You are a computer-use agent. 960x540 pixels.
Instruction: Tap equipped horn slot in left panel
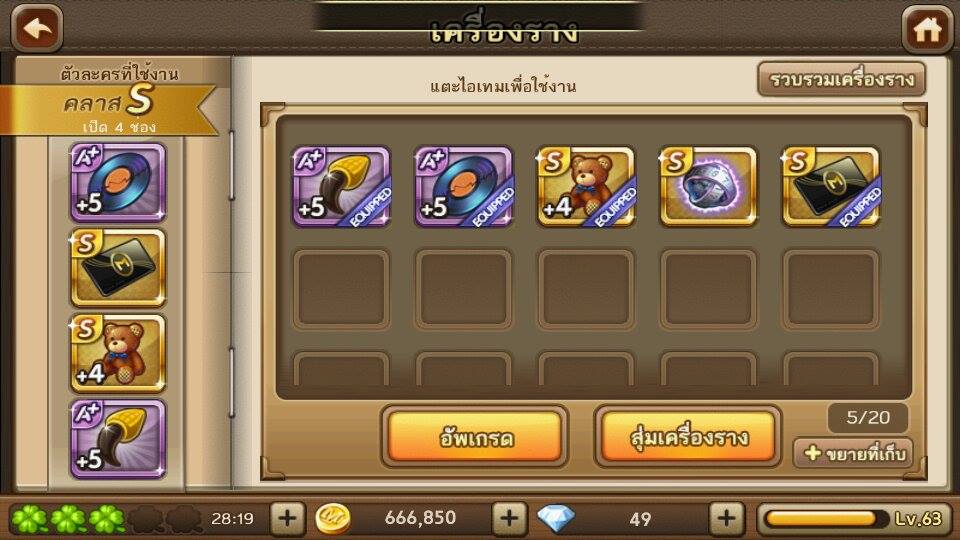click(x=118, y=439)
